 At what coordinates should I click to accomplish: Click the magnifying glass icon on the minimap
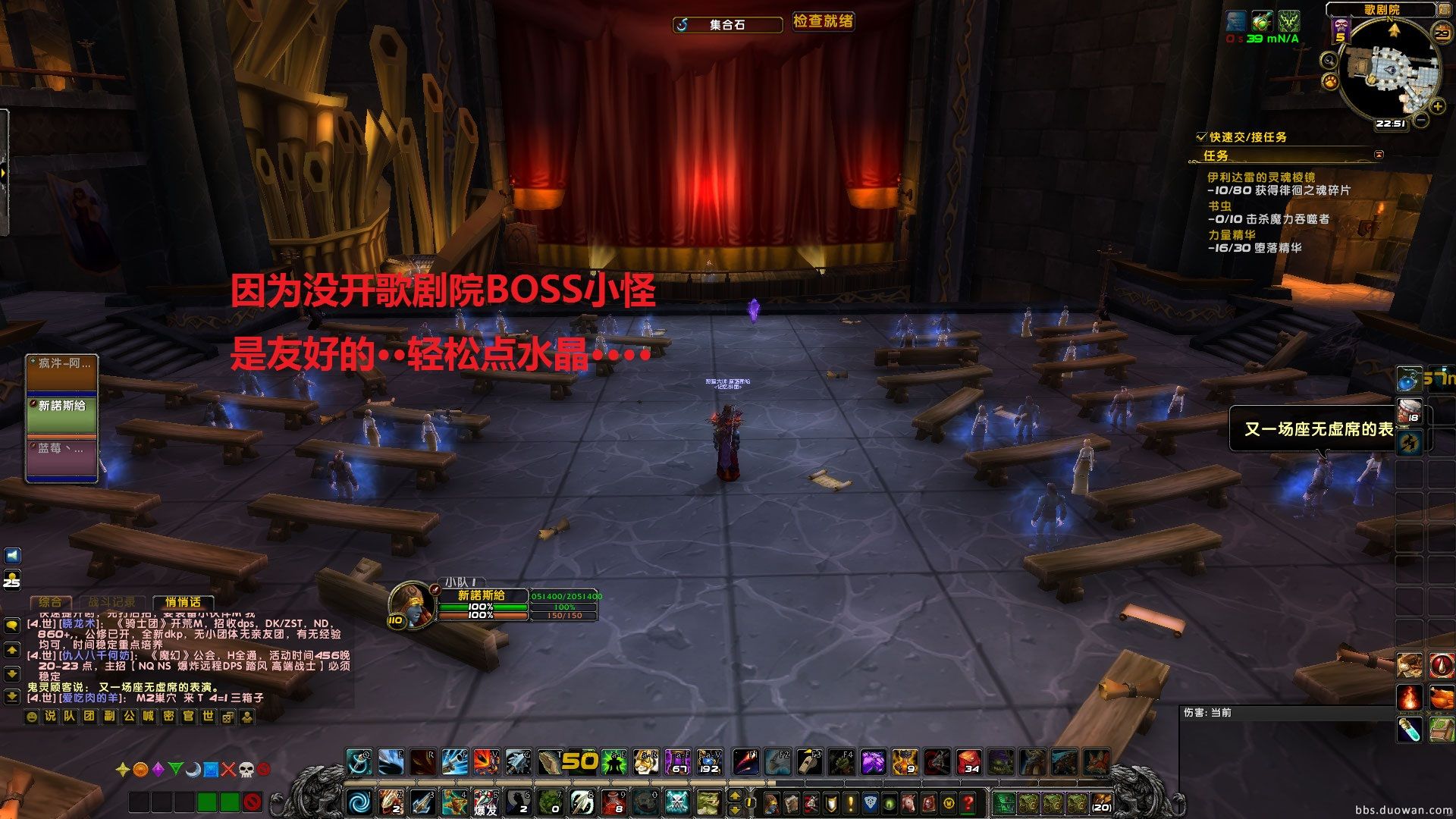[x=1330, y=61]
